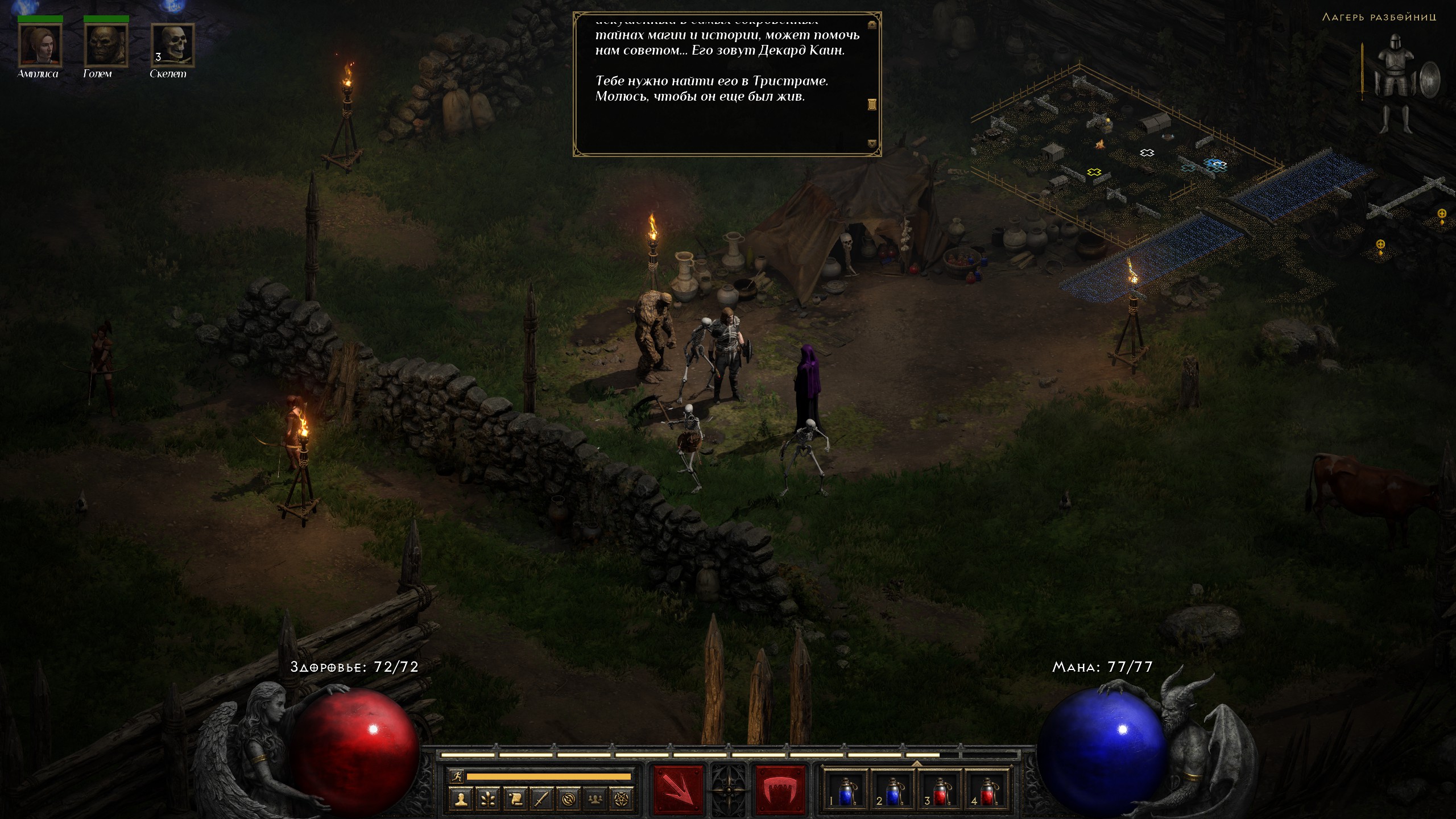The height and width of the screenshot is (819, 1456).
Task: Open the character sheet from the mini panel
Action: 461,800
